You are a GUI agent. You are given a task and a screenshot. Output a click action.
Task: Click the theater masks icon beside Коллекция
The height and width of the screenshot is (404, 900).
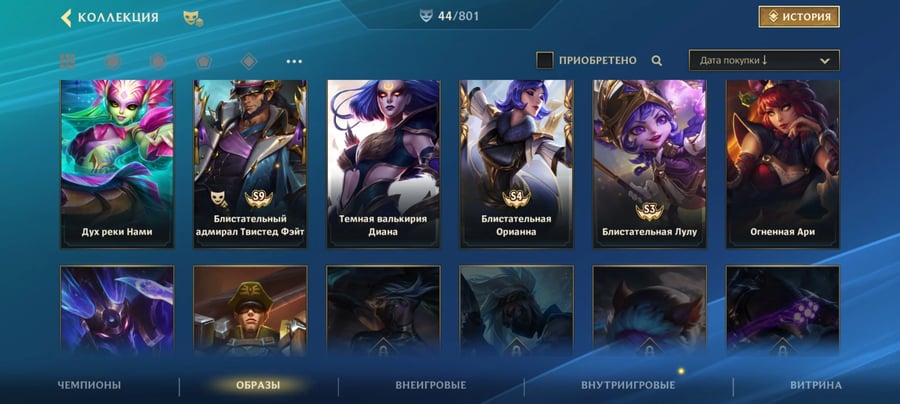click(x=192, y=17)
